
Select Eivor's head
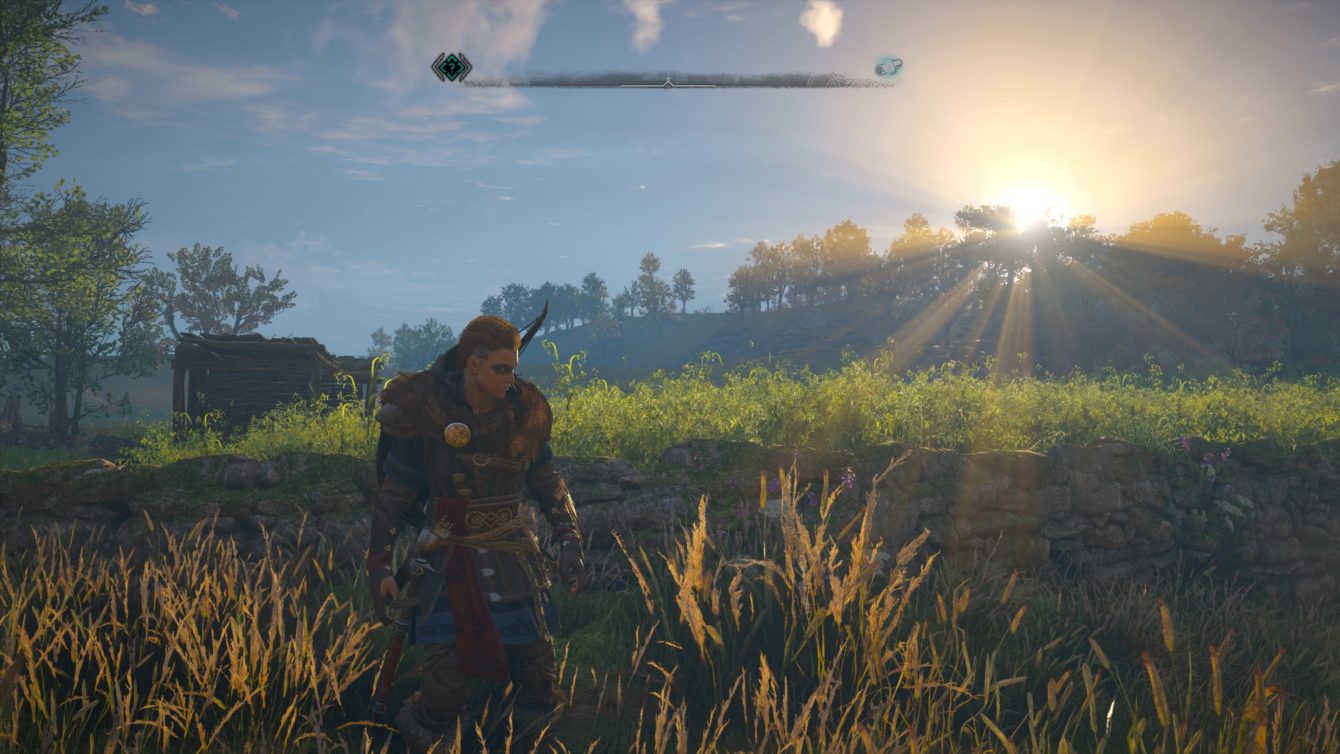click(490, 368)
